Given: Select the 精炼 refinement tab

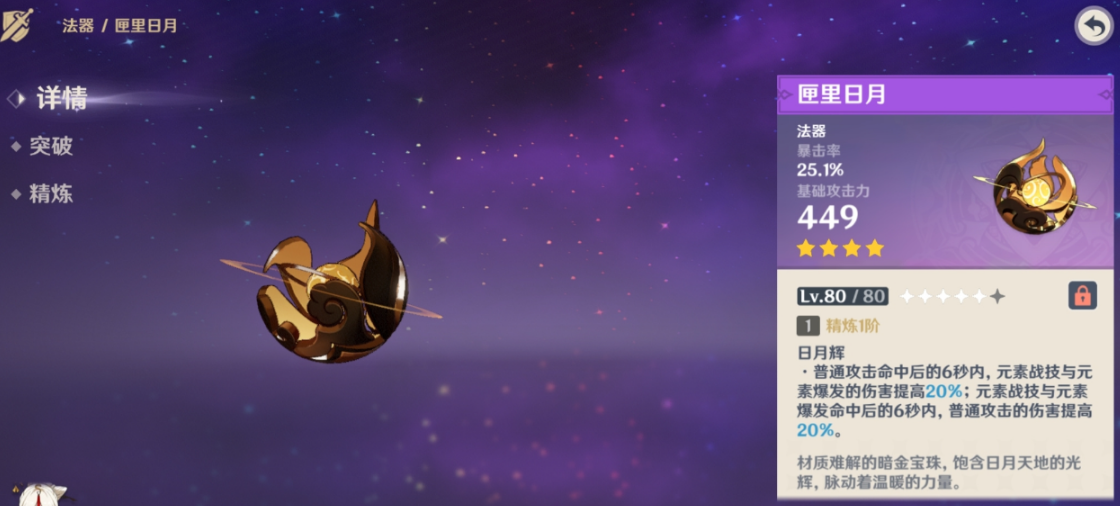Looking at the screenshot, I should [50, 194].
